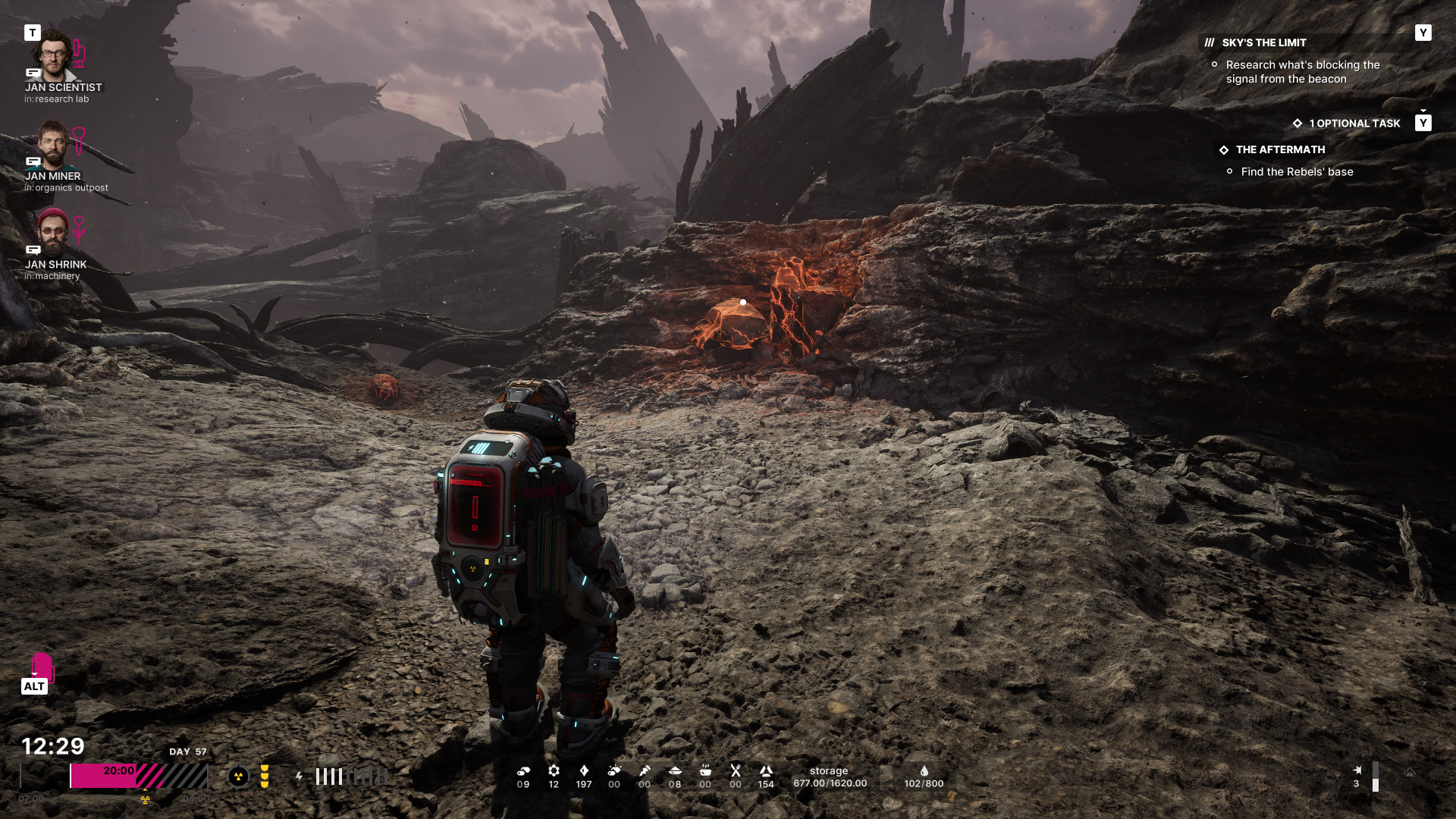The height and width of the screenshot is (819, 1456).
Task: Click the crossed fork and knife icon
Action: coord(736,771)
